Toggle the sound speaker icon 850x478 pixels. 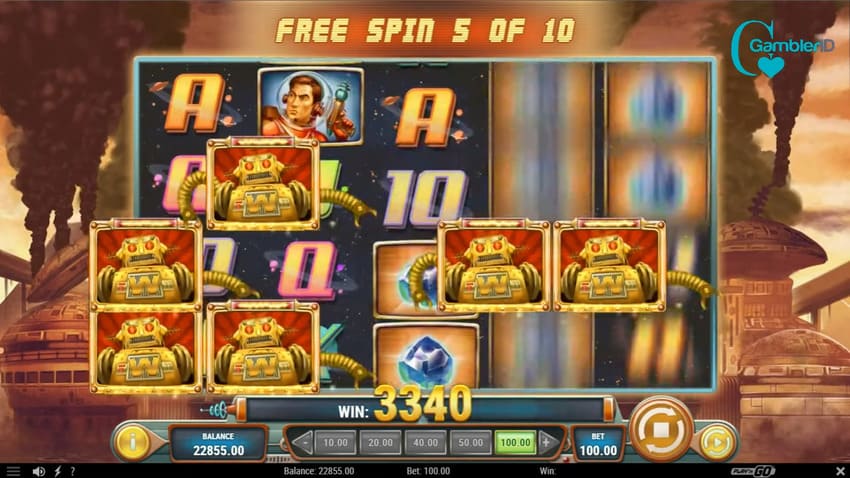pos(39,470)
